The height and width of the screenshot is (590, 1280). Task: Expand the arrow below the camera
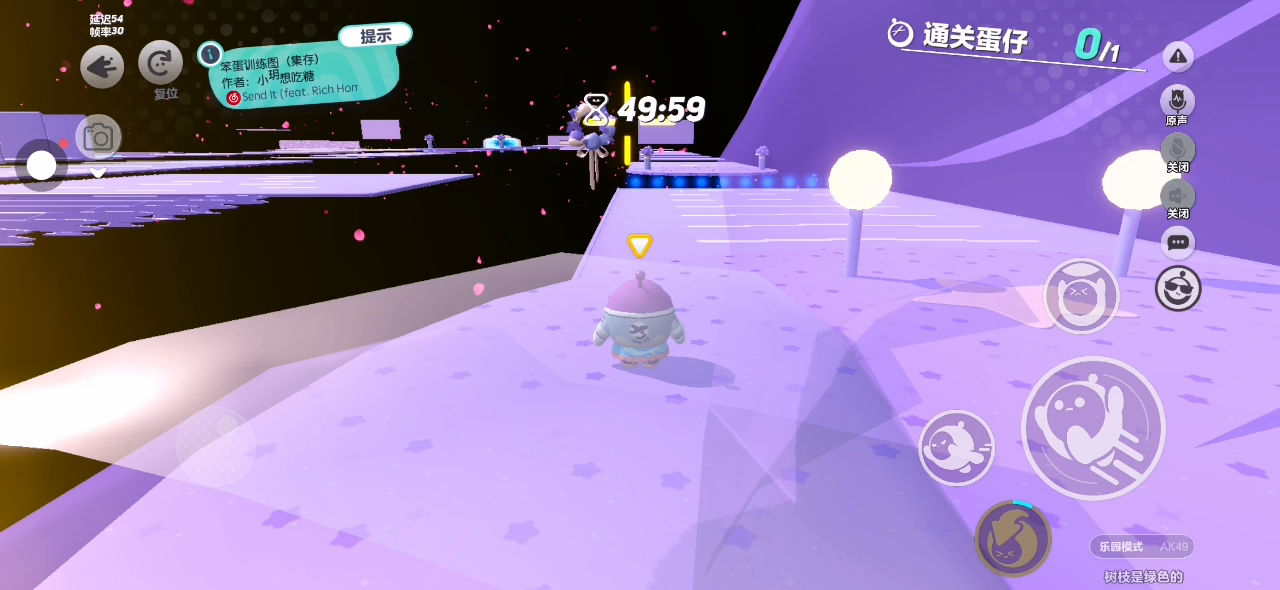pos(98,173)
